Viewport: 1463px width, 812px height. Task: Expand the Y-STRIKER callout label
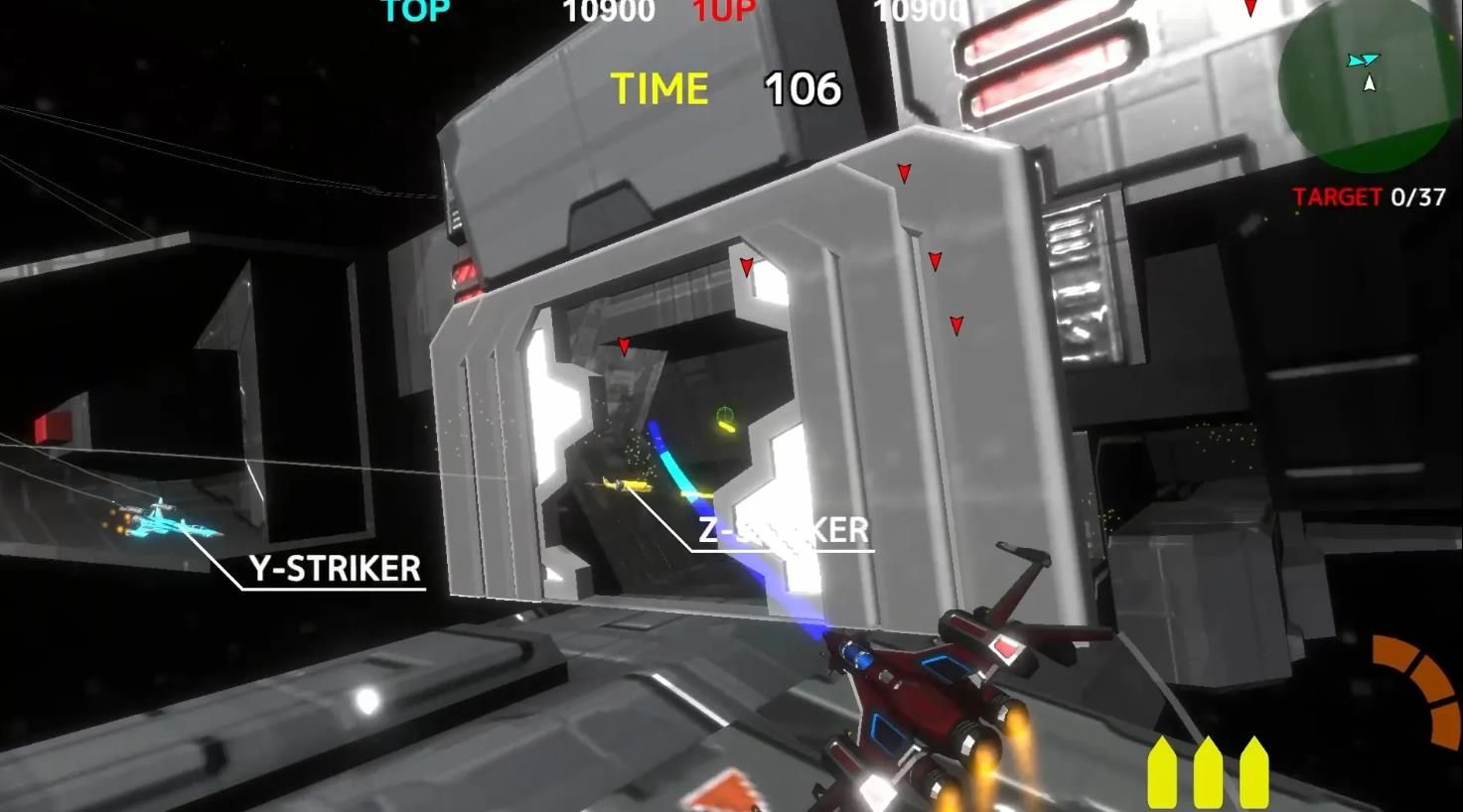pyautogui.click(x=338, y=568)
